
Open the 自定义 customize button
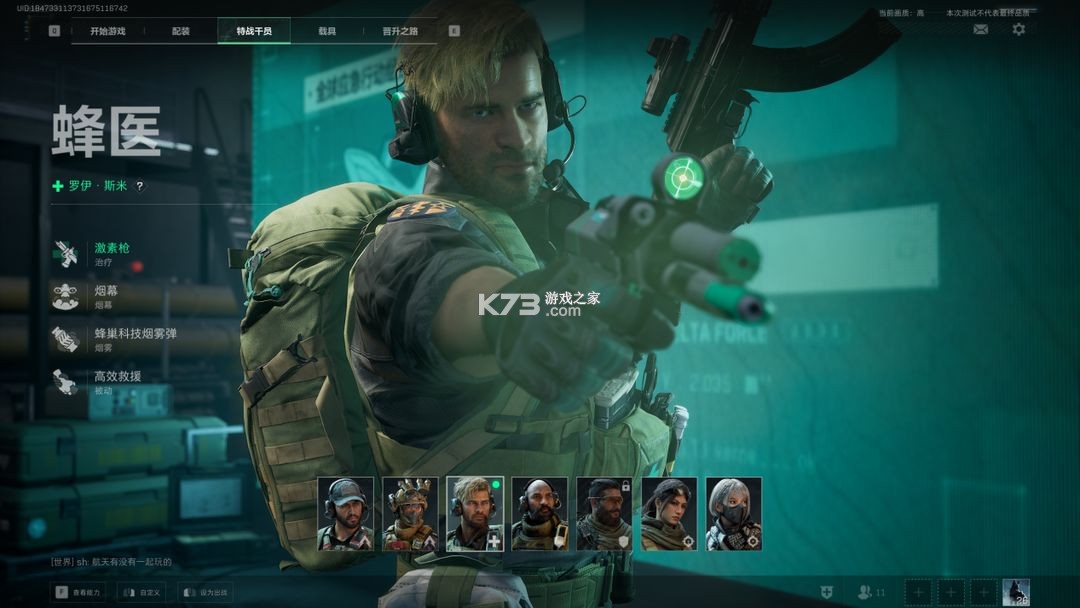pyautogui.click(x=142, y=593)
